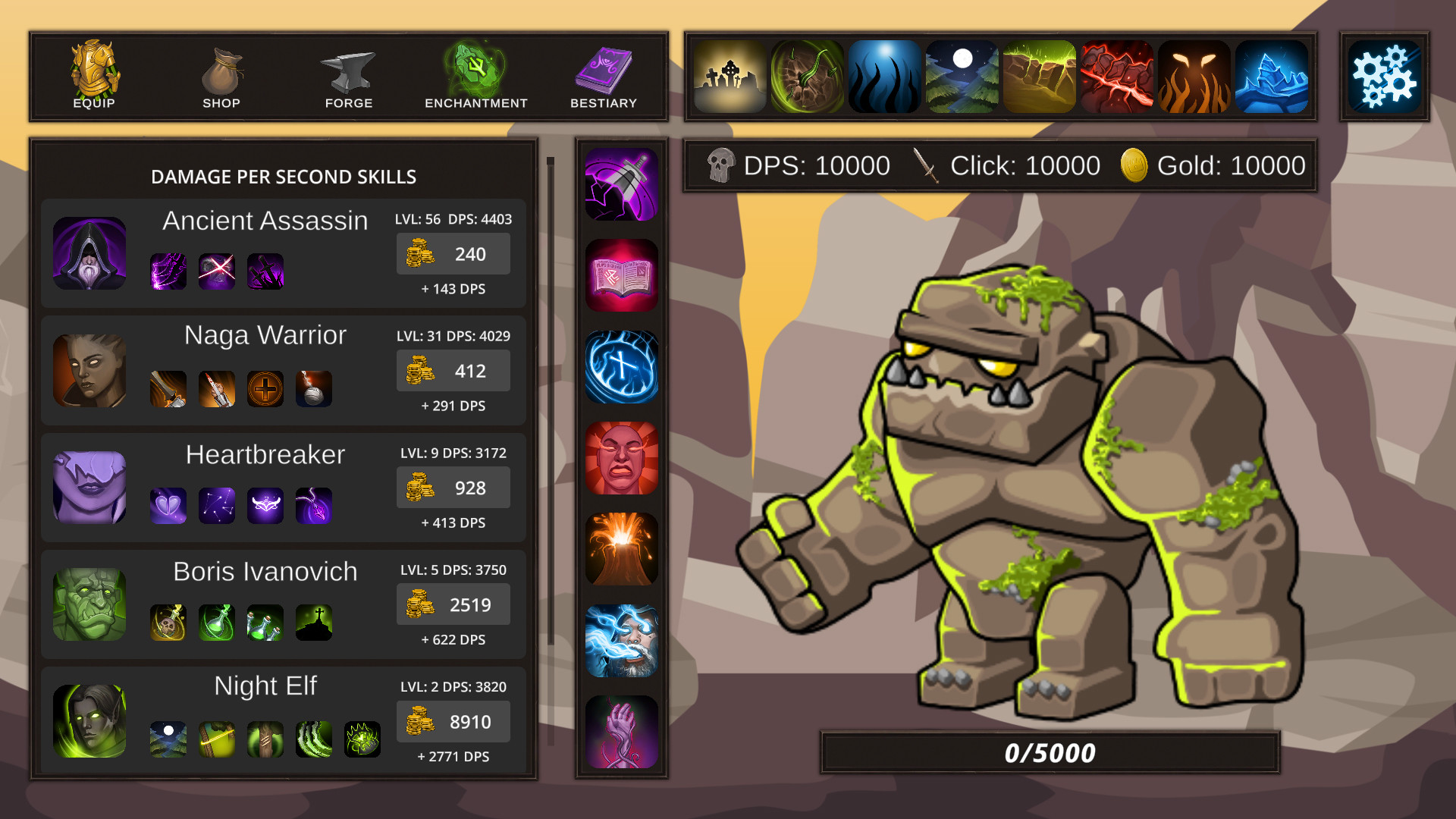
Task: Select the angry red face skill
Action: (621, 459)
